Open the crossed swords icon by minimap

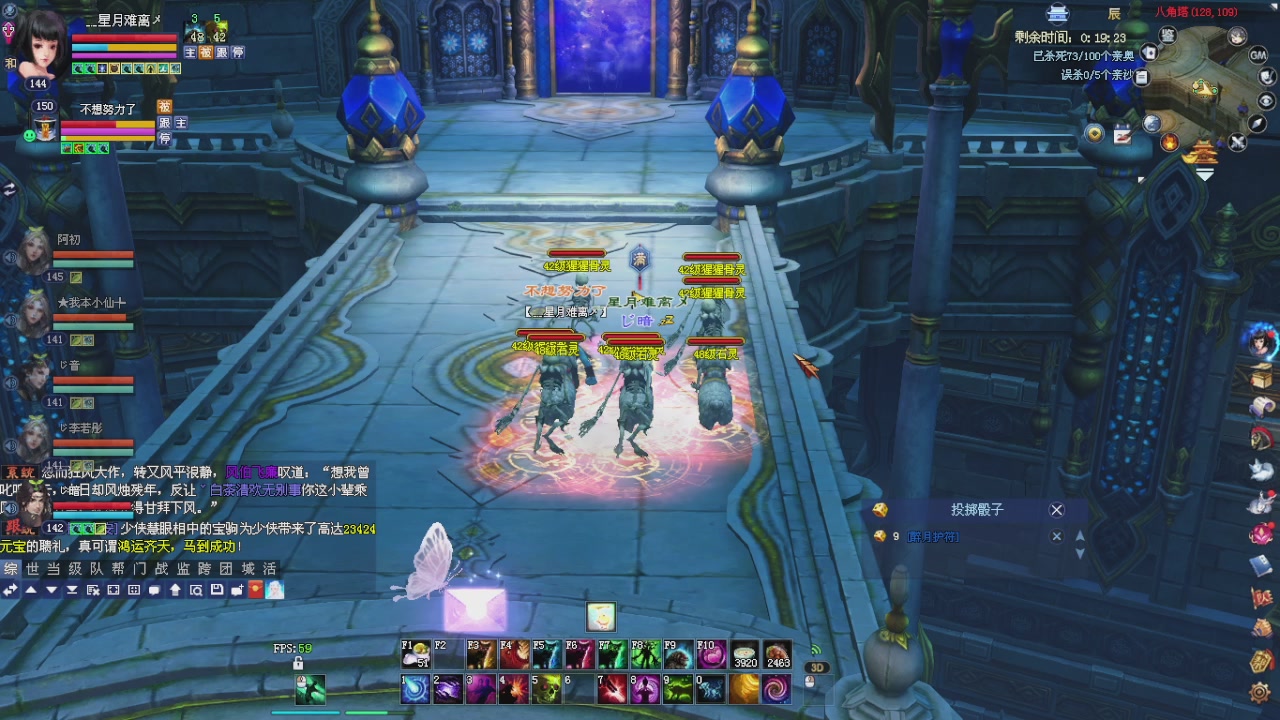coord(1237,142)
